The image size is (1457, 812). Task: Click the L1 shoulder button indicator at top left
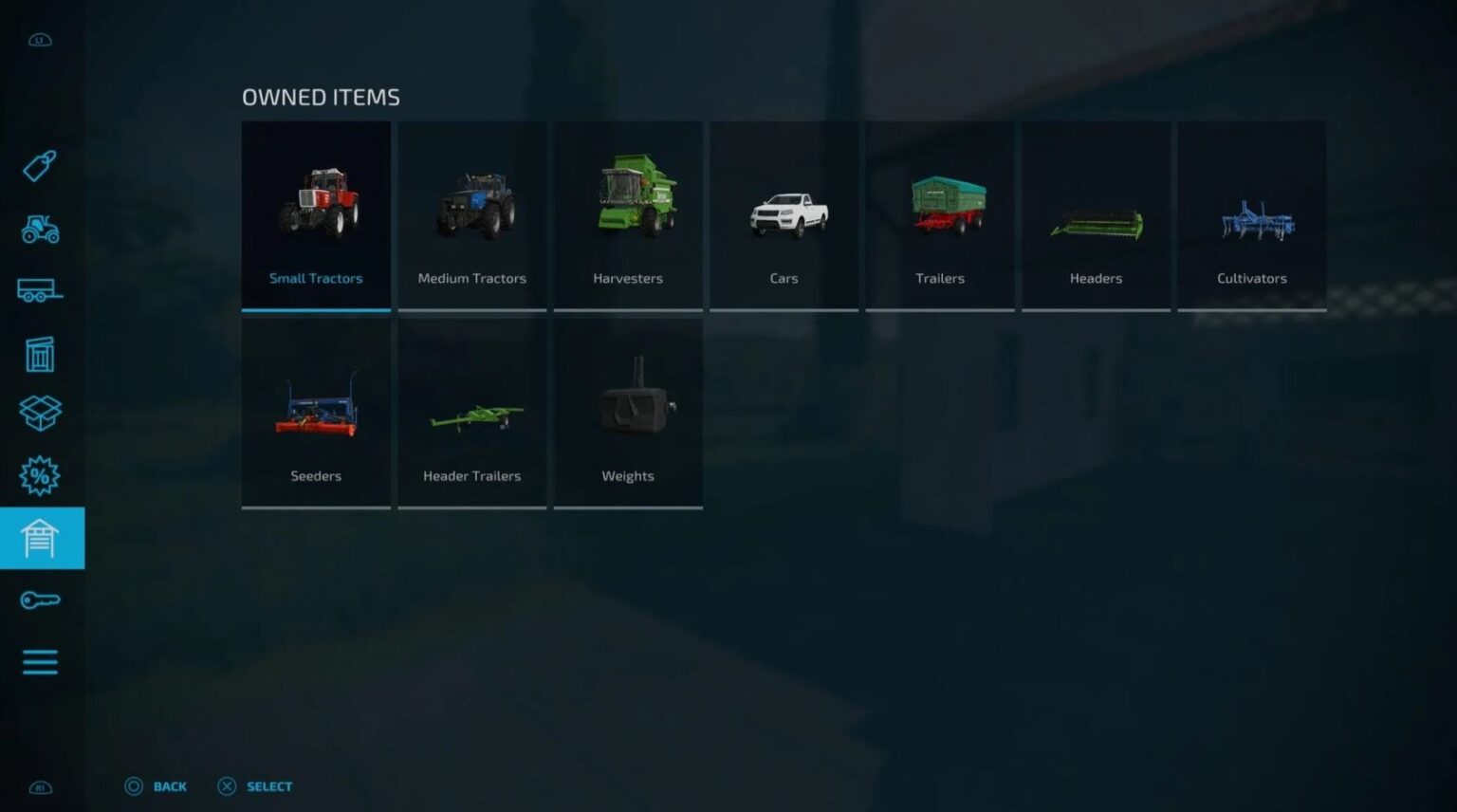39,39
